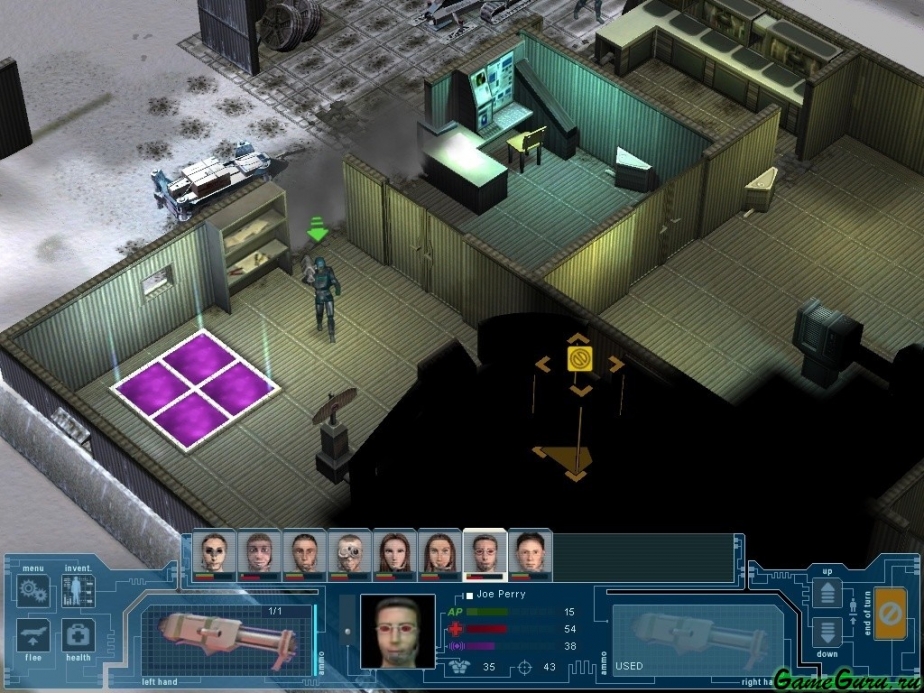Select the third soldier portrait
Viewport: 924px width, 693px height.
(304, 552)
